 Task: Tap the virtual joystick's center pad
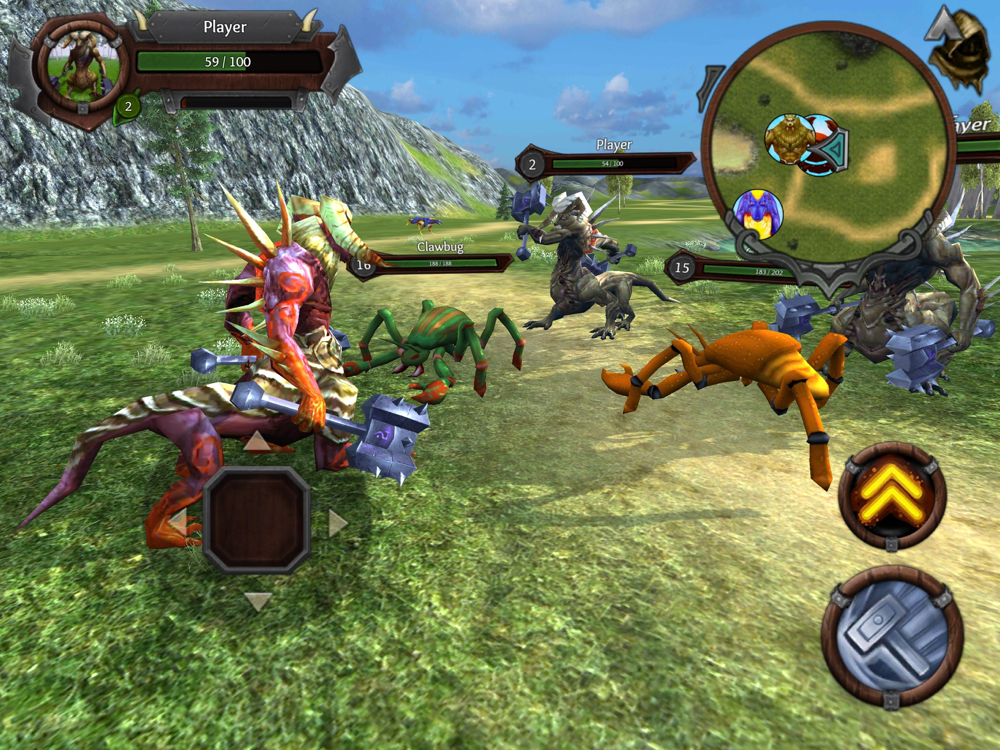coord(257,519)
